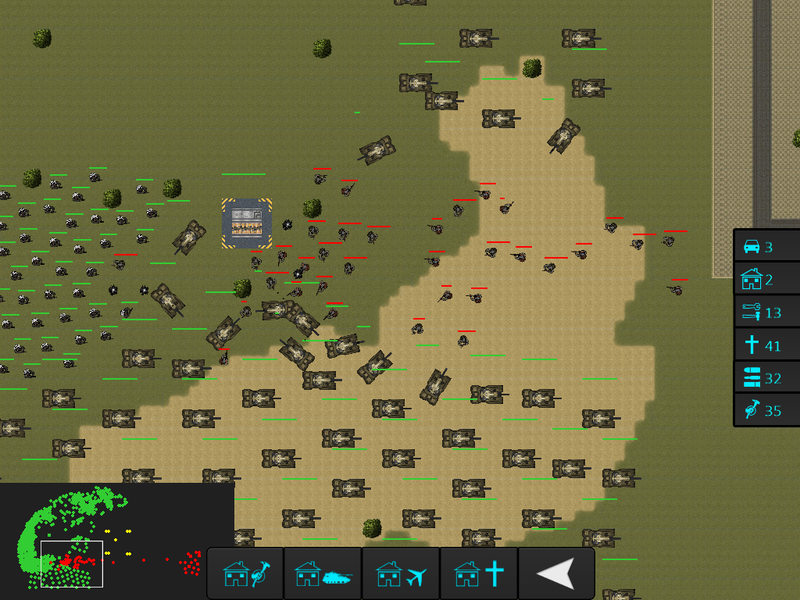Select the house-and-cross building button
Viewport: 800px width, 600px height.
pos(479,574)
